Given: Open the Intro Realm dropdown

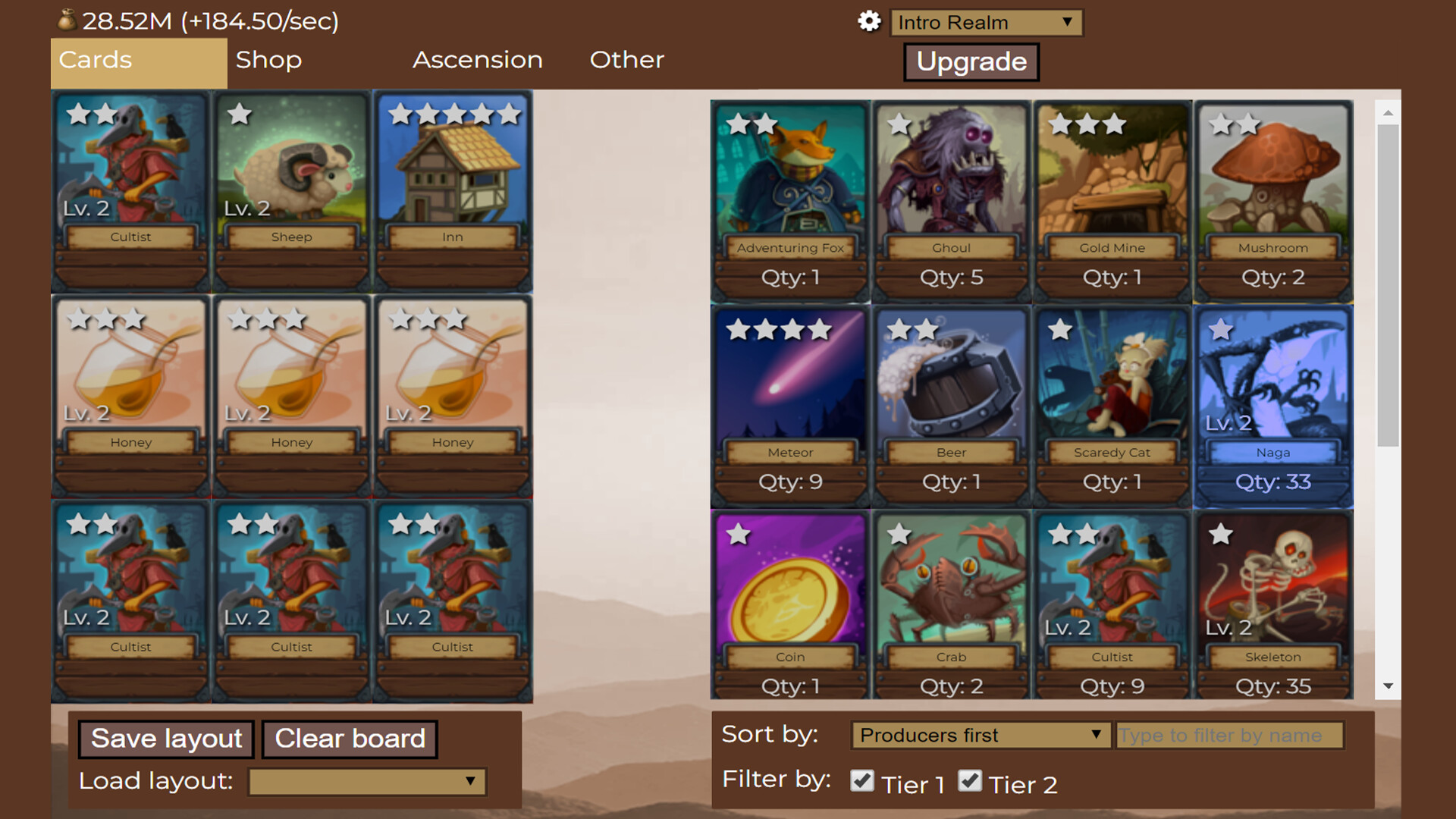Looking at the screenshot, I should [986, 22].
